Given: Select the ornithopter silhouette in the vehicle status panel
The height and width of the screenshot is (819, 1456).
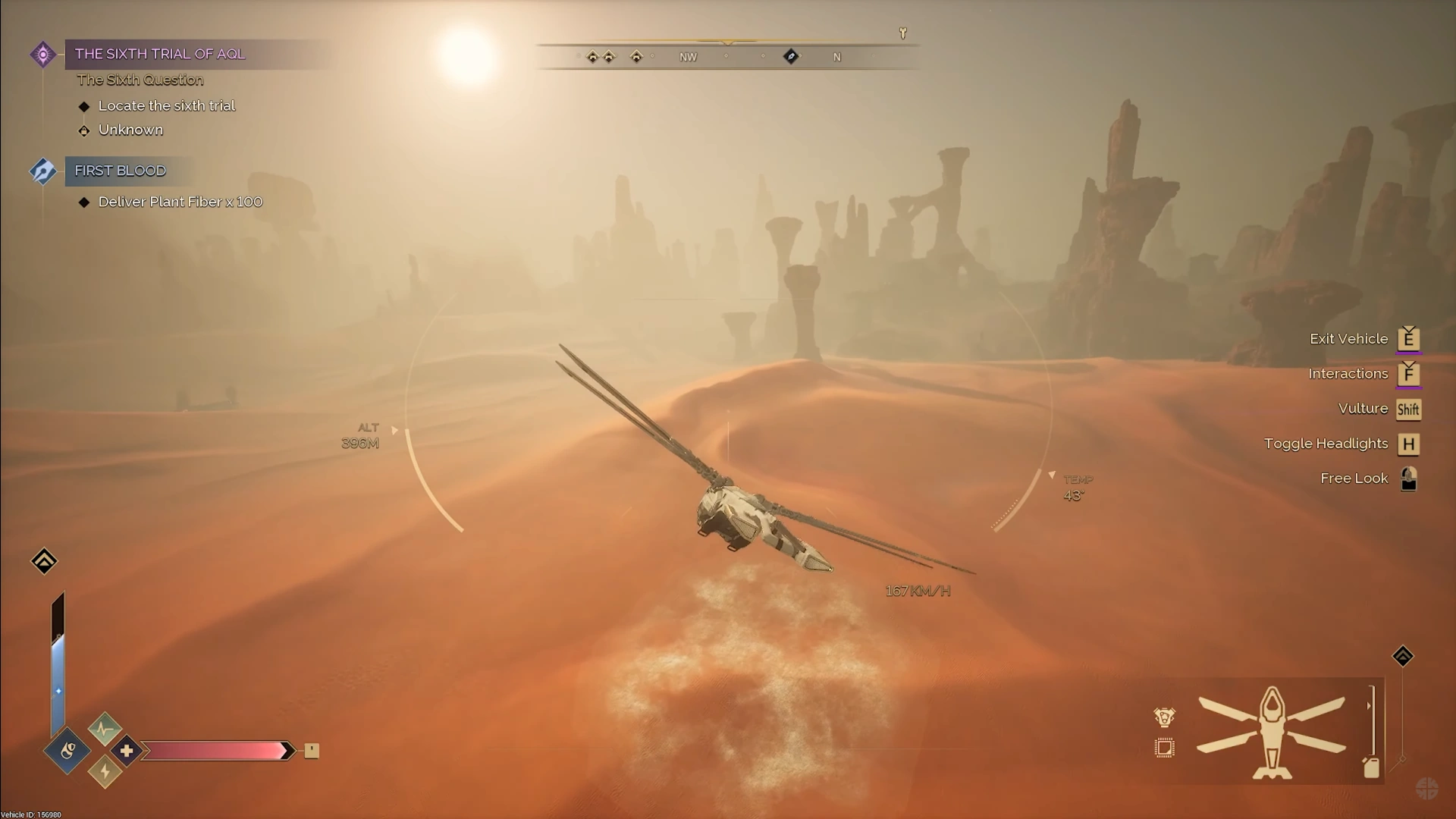Looking at the screenshot, I should 1270,732.
